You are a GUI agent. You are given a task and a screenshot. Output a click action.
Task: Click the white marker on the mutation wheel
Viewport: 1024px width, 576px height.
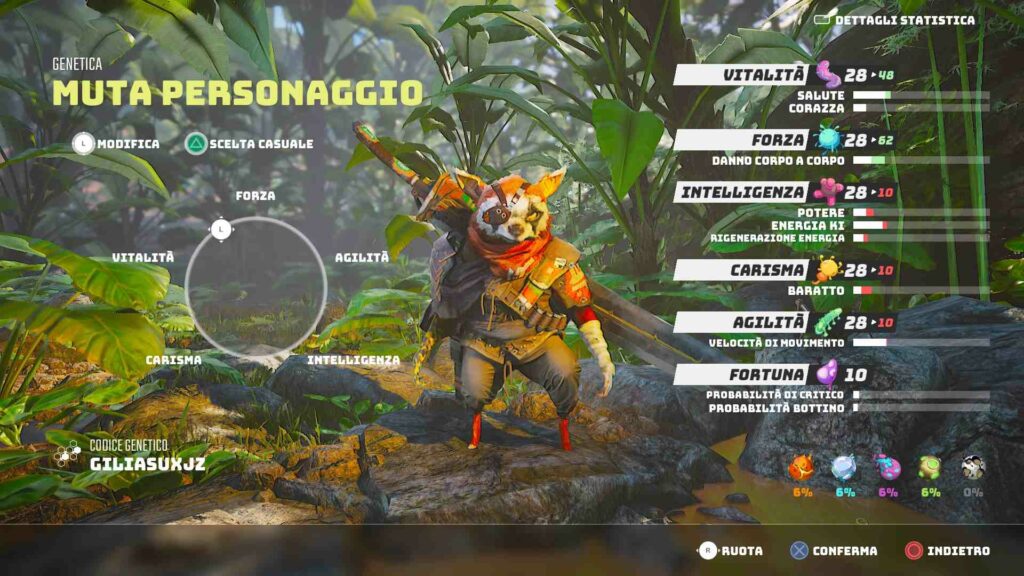(221, 230)
